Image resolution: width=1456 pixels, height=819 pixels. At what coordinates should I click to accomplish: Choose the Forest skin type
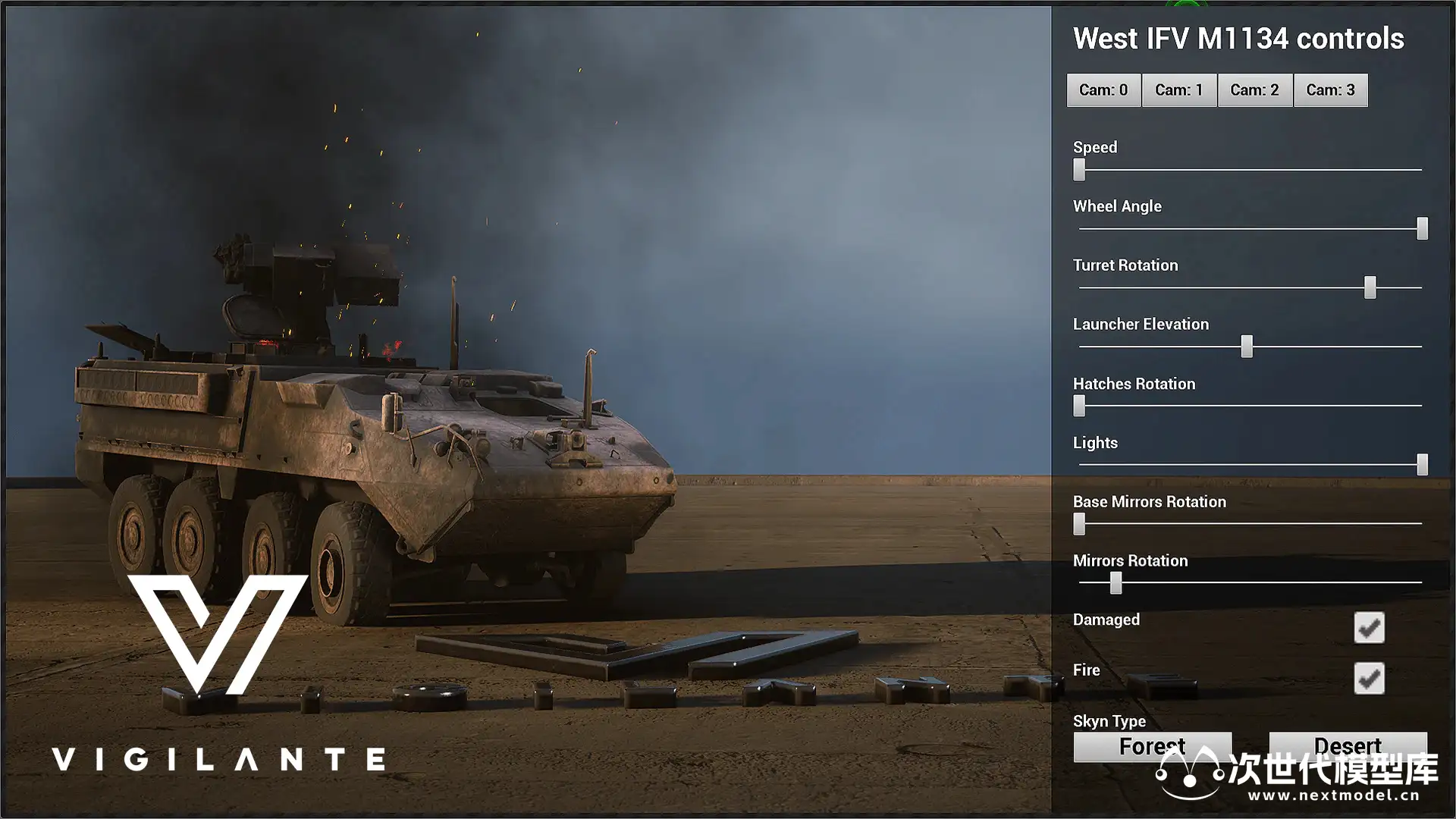(1152, 747)
